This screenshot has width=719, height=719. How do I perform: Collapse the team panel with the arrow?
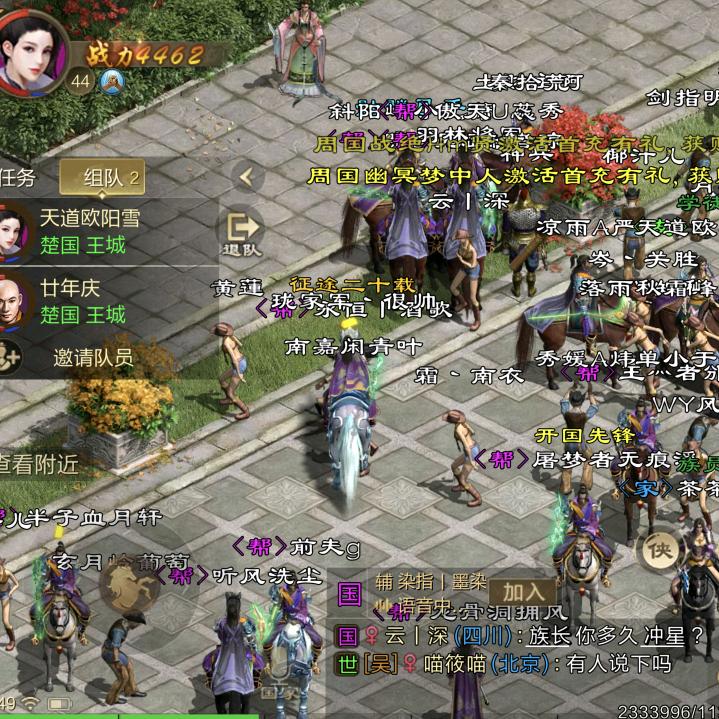point(246,178)
